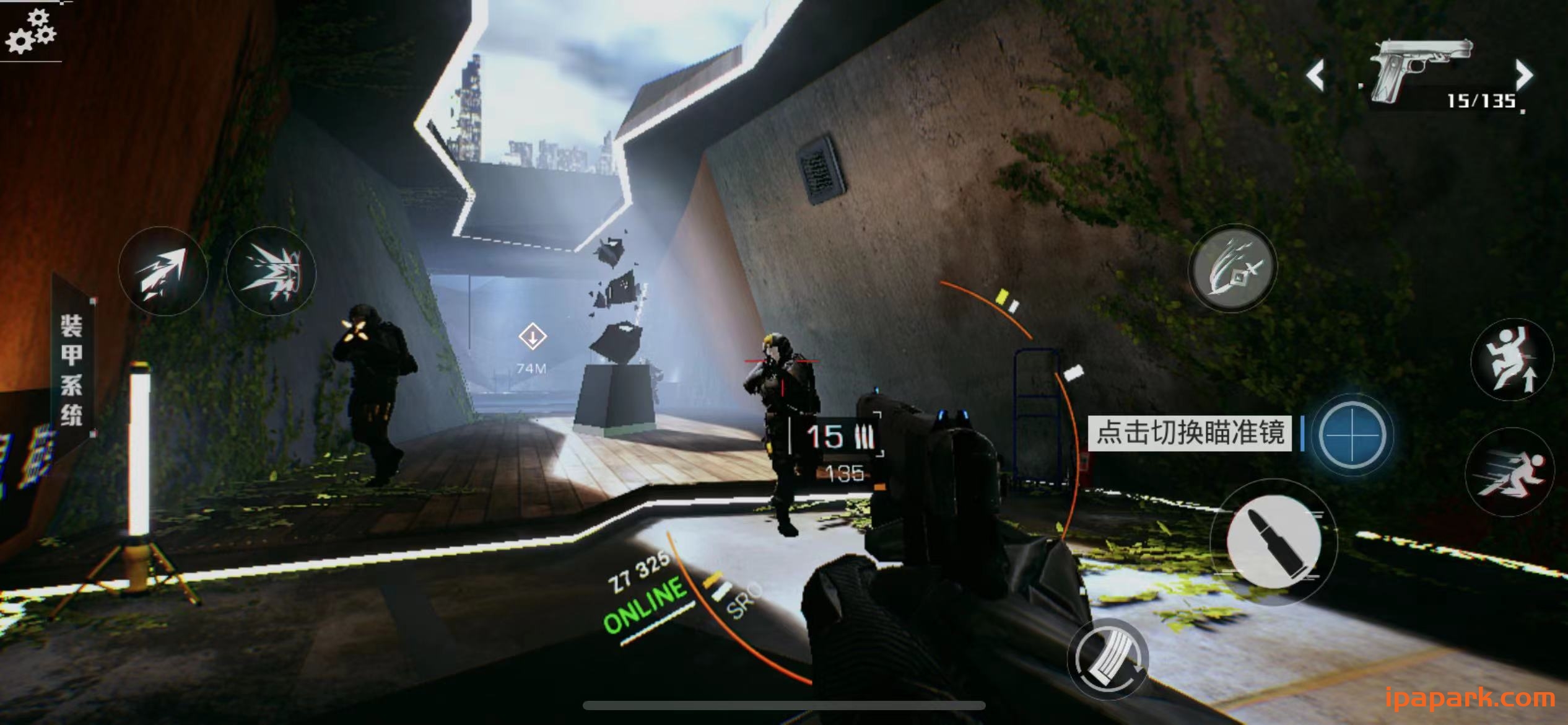Screen dimensions: 1568x725
Task: Open the gear settings menu
Action: tap(30, 32)
